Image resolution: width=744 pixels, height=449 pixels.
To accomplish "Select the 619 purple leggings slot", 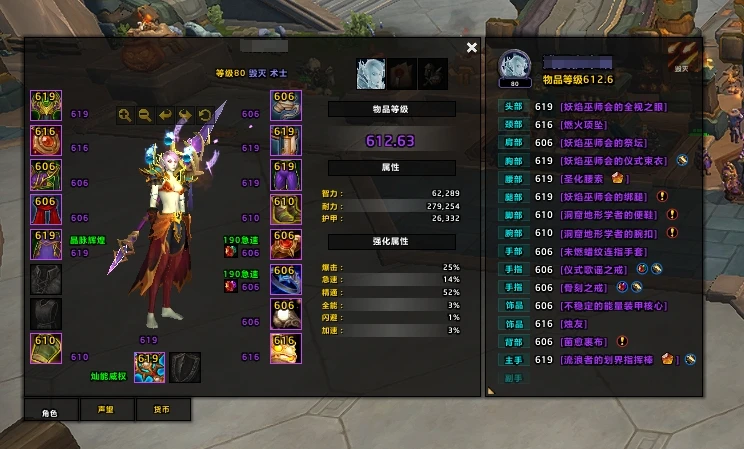I will click(286, 175).
